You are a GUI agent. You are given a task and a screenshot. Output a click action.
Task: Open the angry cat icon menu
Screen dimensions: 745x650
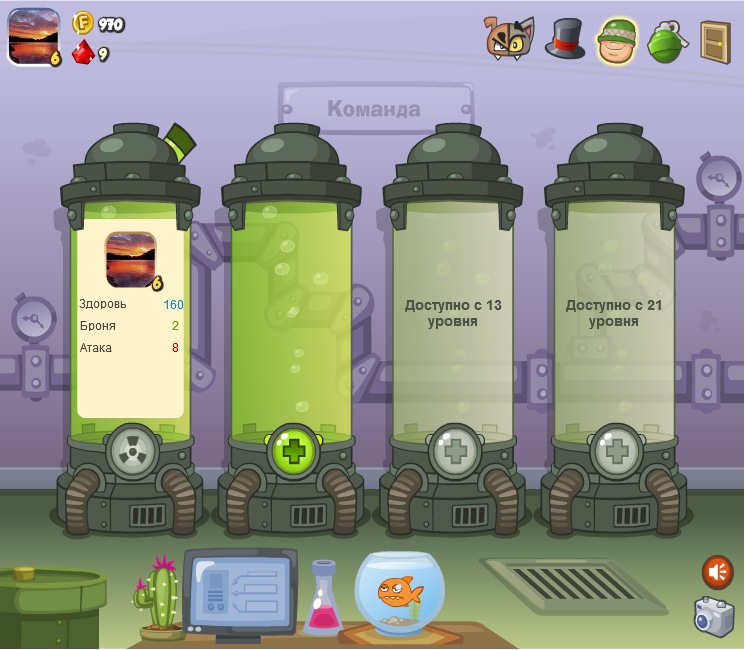point(508,38)
